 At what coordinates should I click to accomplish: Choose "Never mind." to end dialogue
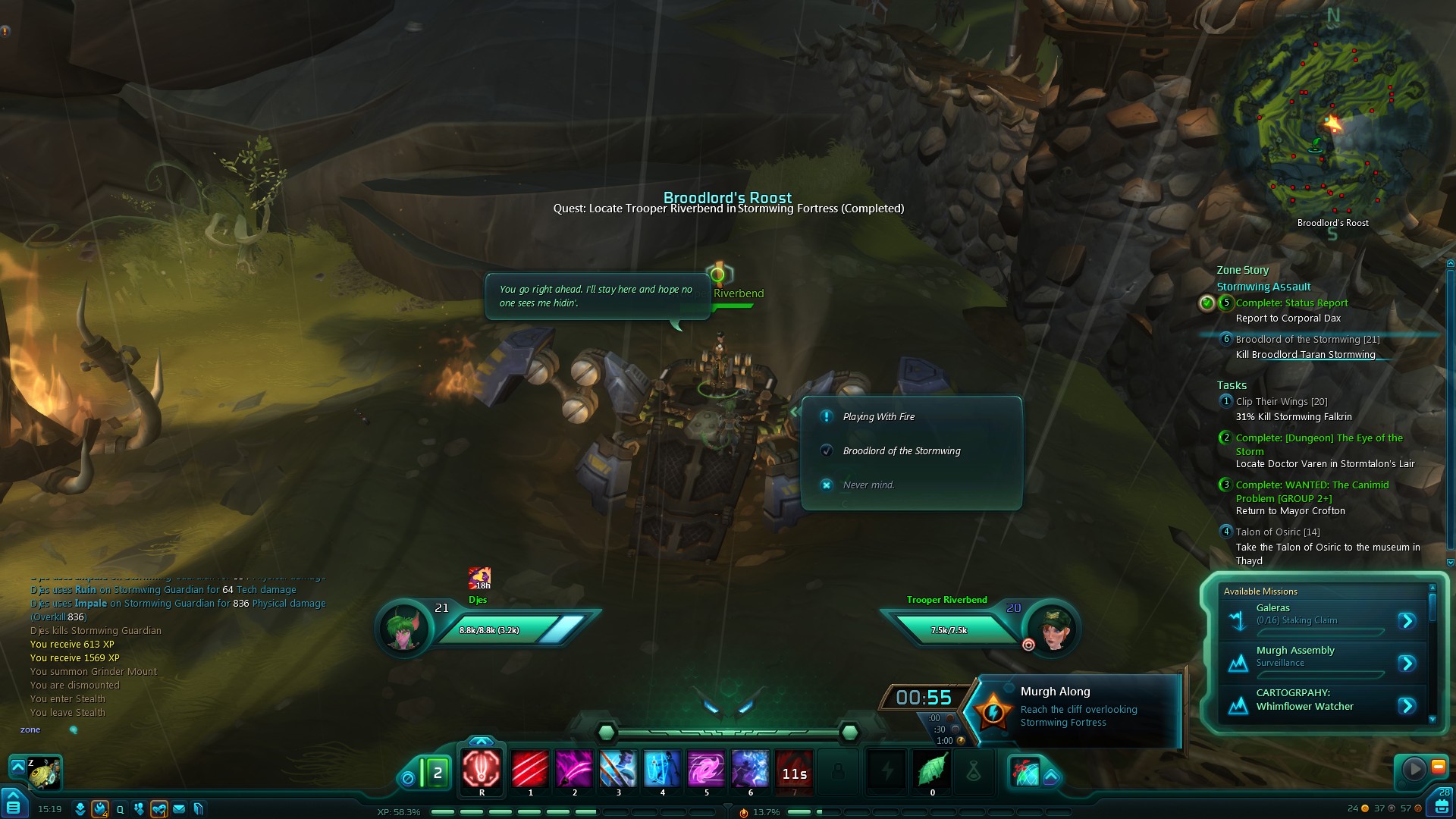pyautogui.click(x=868, y=485)
